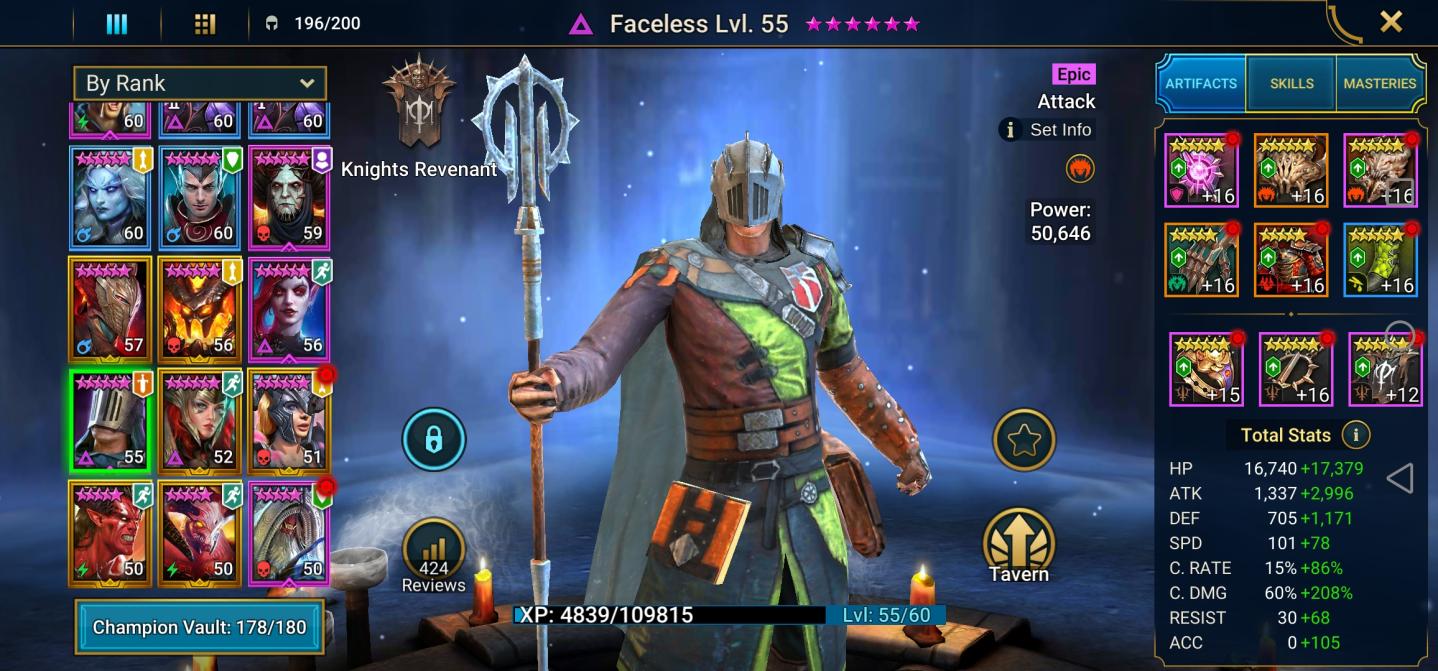This screenshot has width=1438, height=671.
Task: Inspect the +12 banner accessory slot
Action: [1385, 369]
